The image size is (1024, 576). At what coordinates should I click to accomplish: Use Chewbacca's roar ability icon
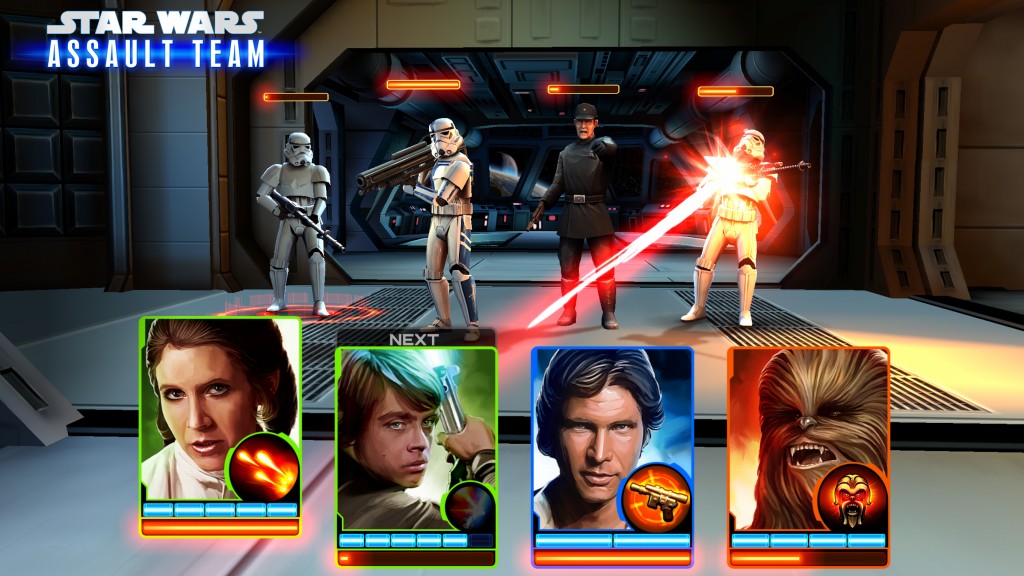tap(852, 496)
